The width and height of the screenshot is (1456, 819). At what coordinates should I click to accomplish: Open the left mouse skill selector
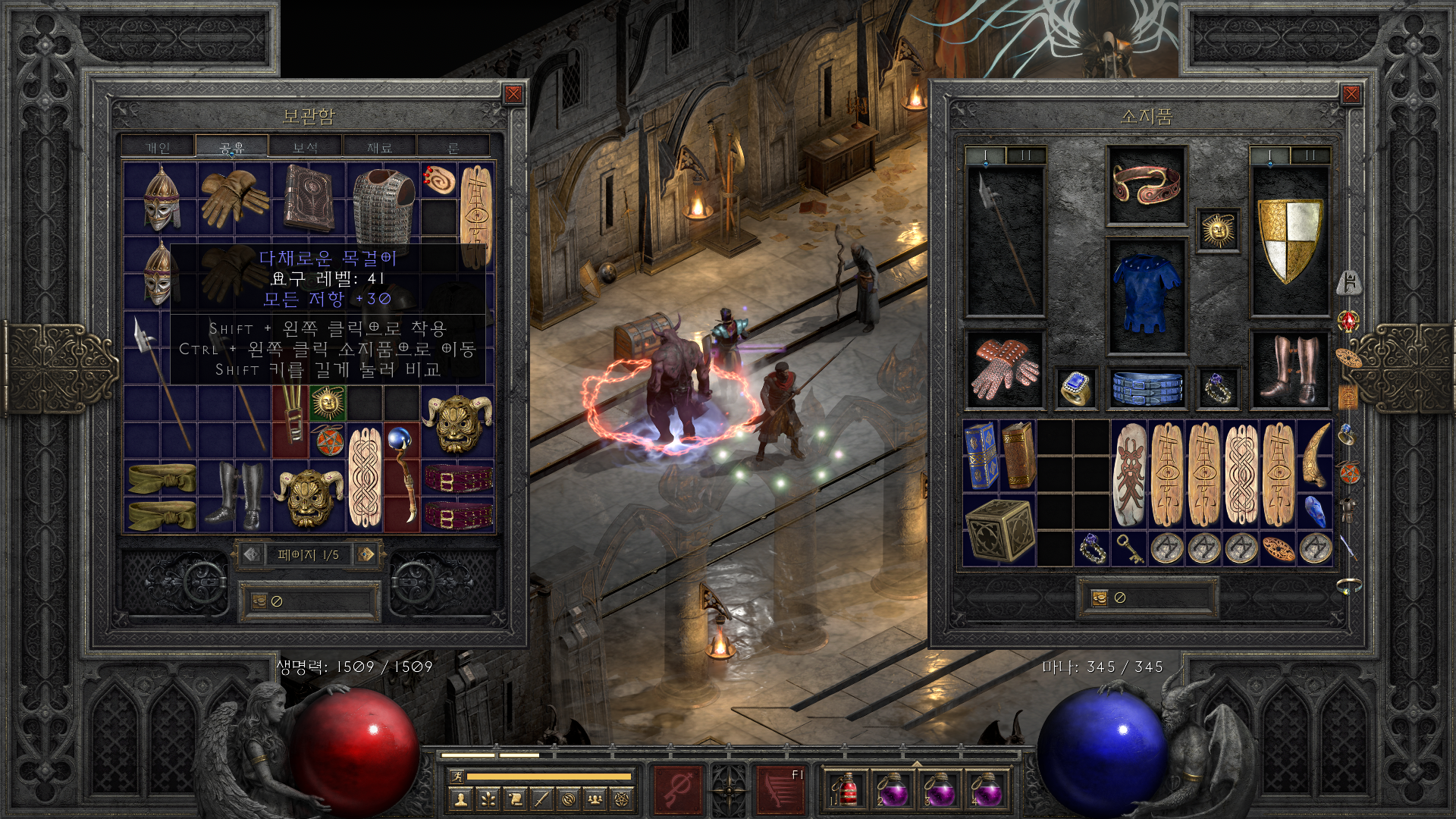click(x=677, y=789)
